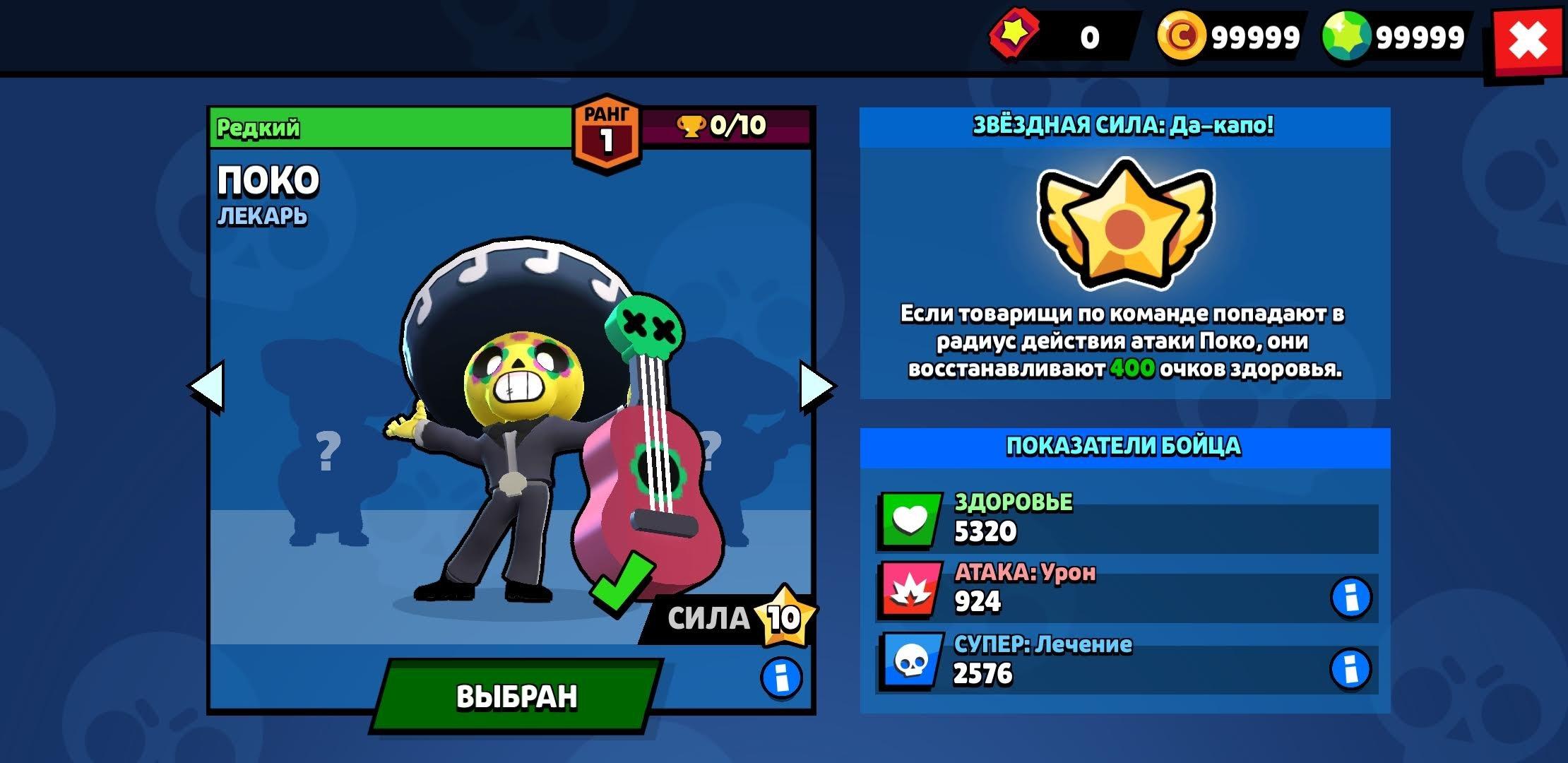Tap the gold coin currency icon
Screen dimensions: 1568x763
click(1180, 37)
